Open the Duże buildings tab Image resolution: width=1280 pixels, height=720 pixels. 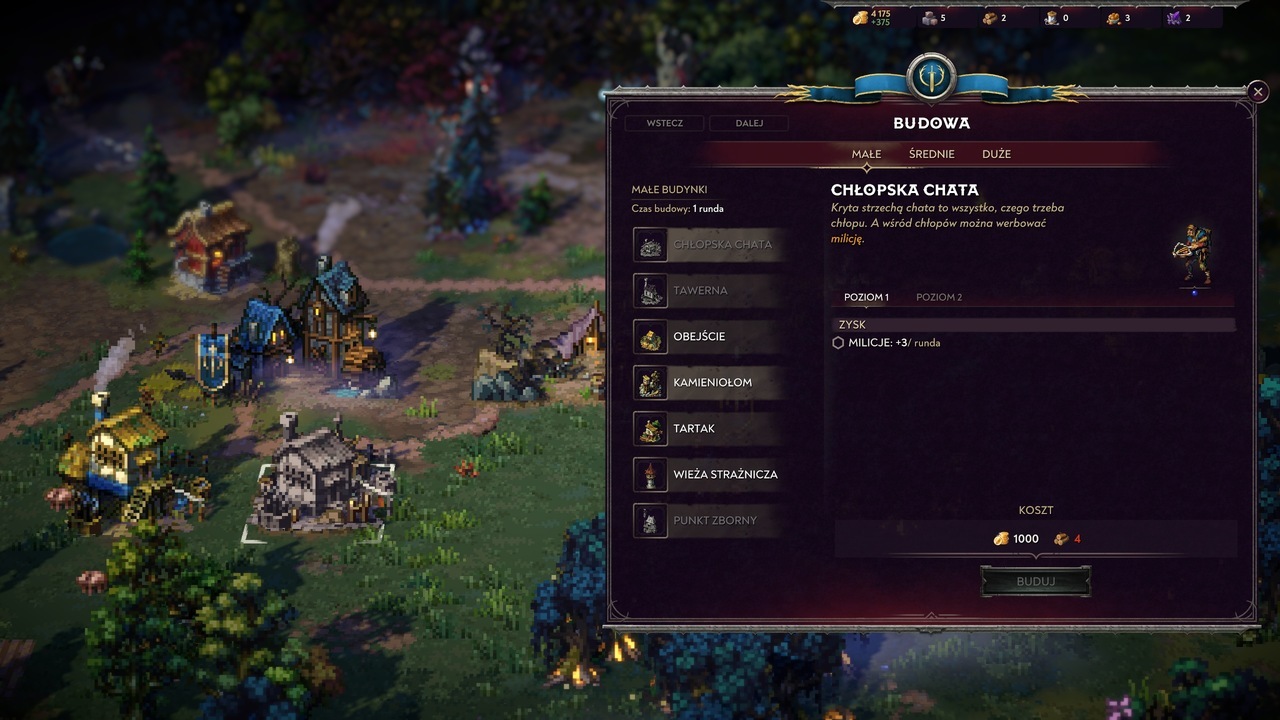coord(996,154)
